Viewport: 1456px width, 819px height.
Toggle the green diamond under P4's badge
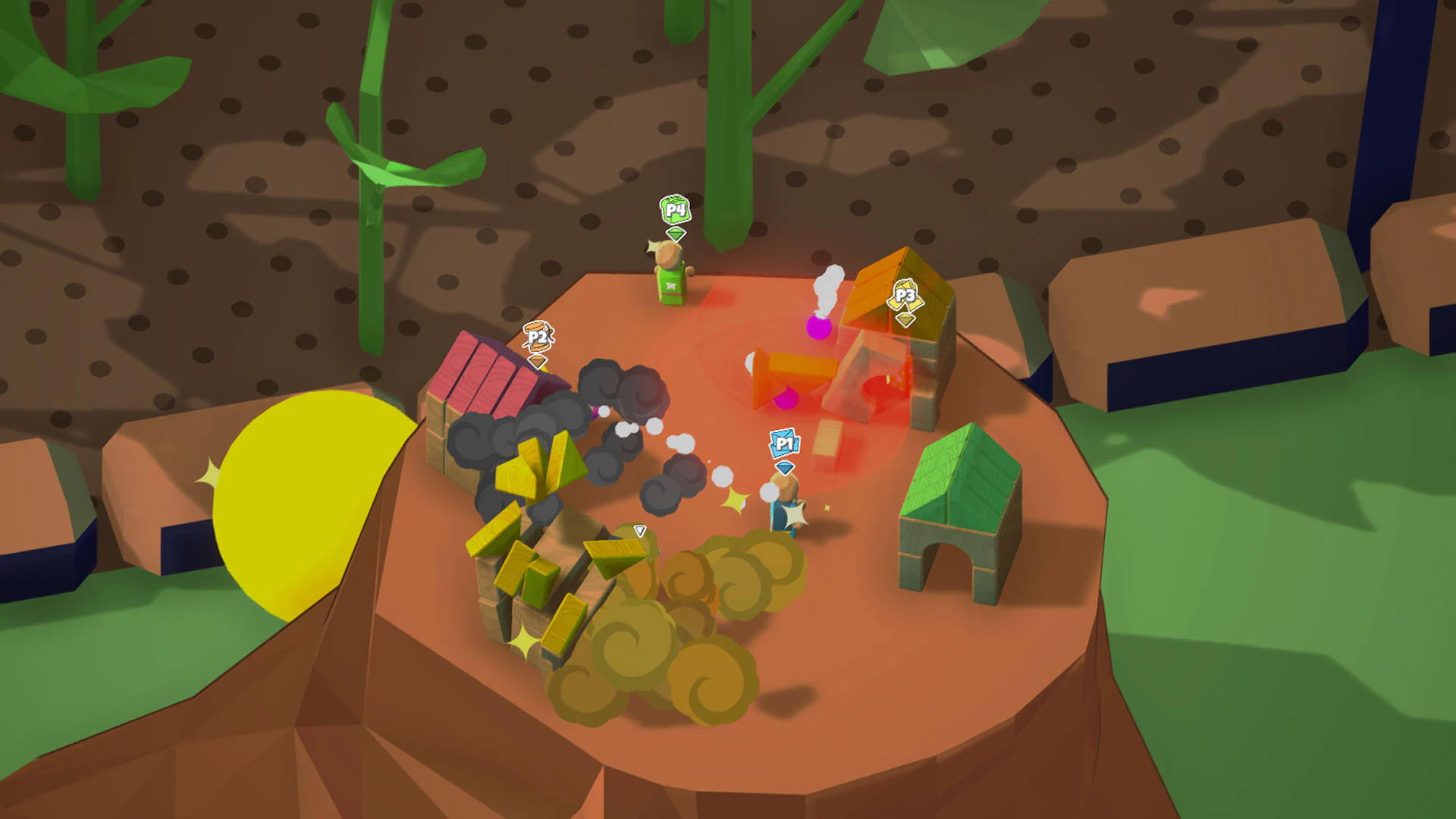[675, 233]
